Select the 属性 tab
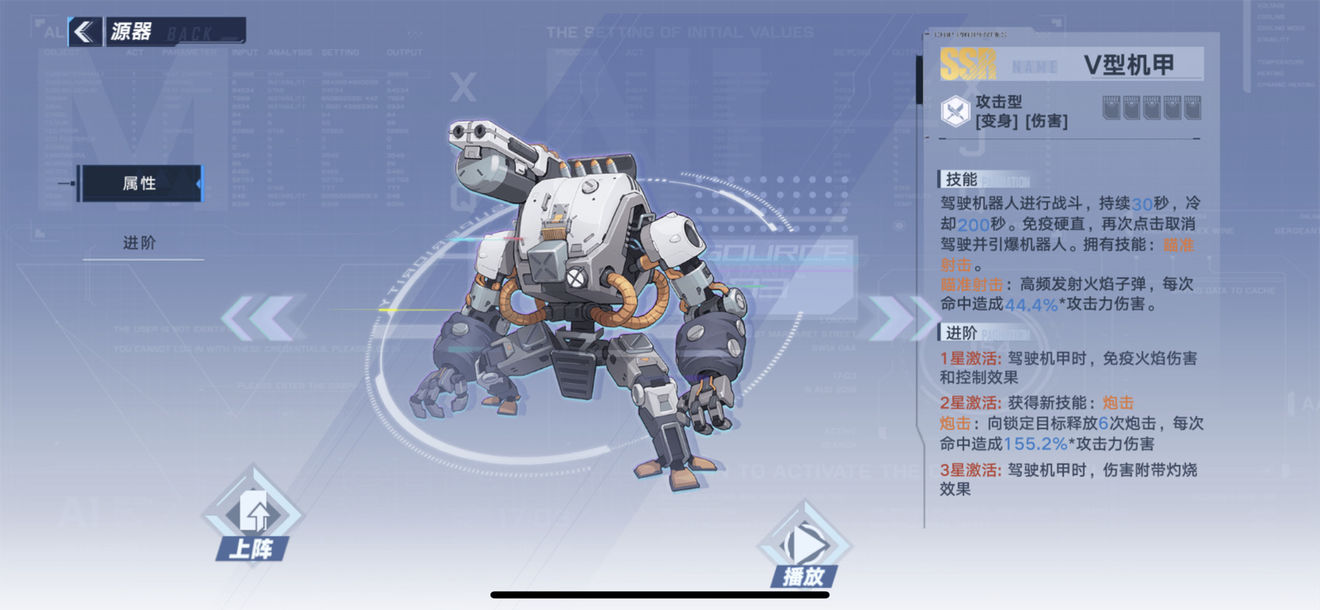 click(x=140, y=184)
